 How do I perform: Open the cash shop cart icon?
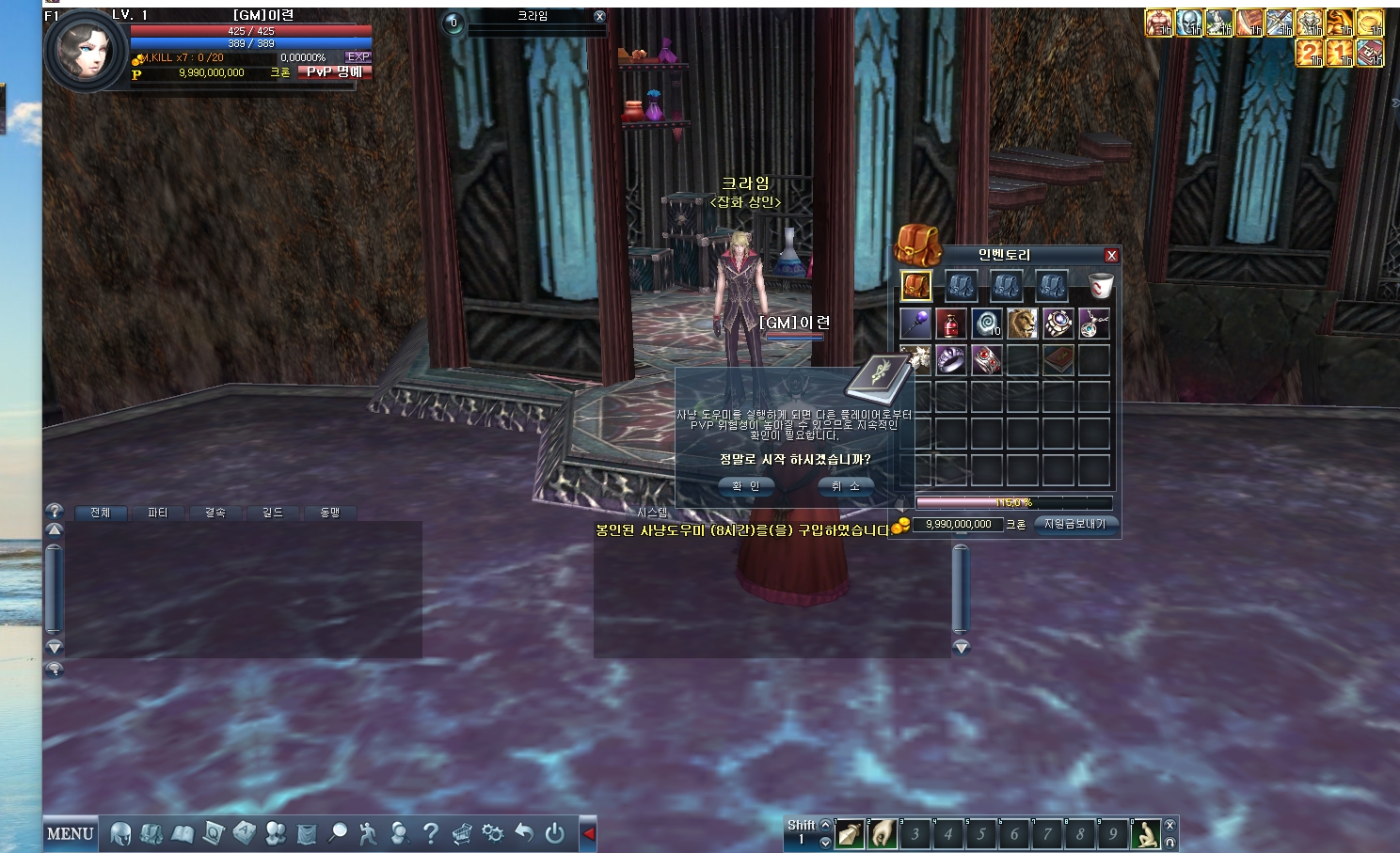click(x=462, y=833)
